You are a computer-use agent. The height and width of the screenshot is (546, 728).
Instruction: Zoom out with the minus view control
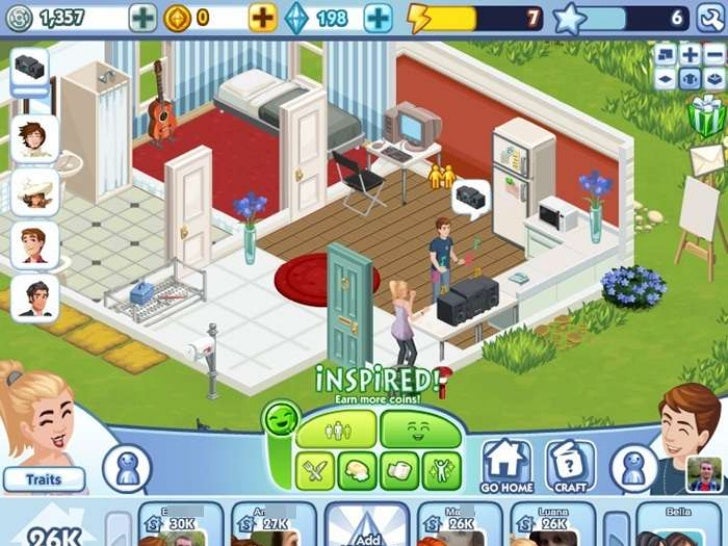pos(714,54)
